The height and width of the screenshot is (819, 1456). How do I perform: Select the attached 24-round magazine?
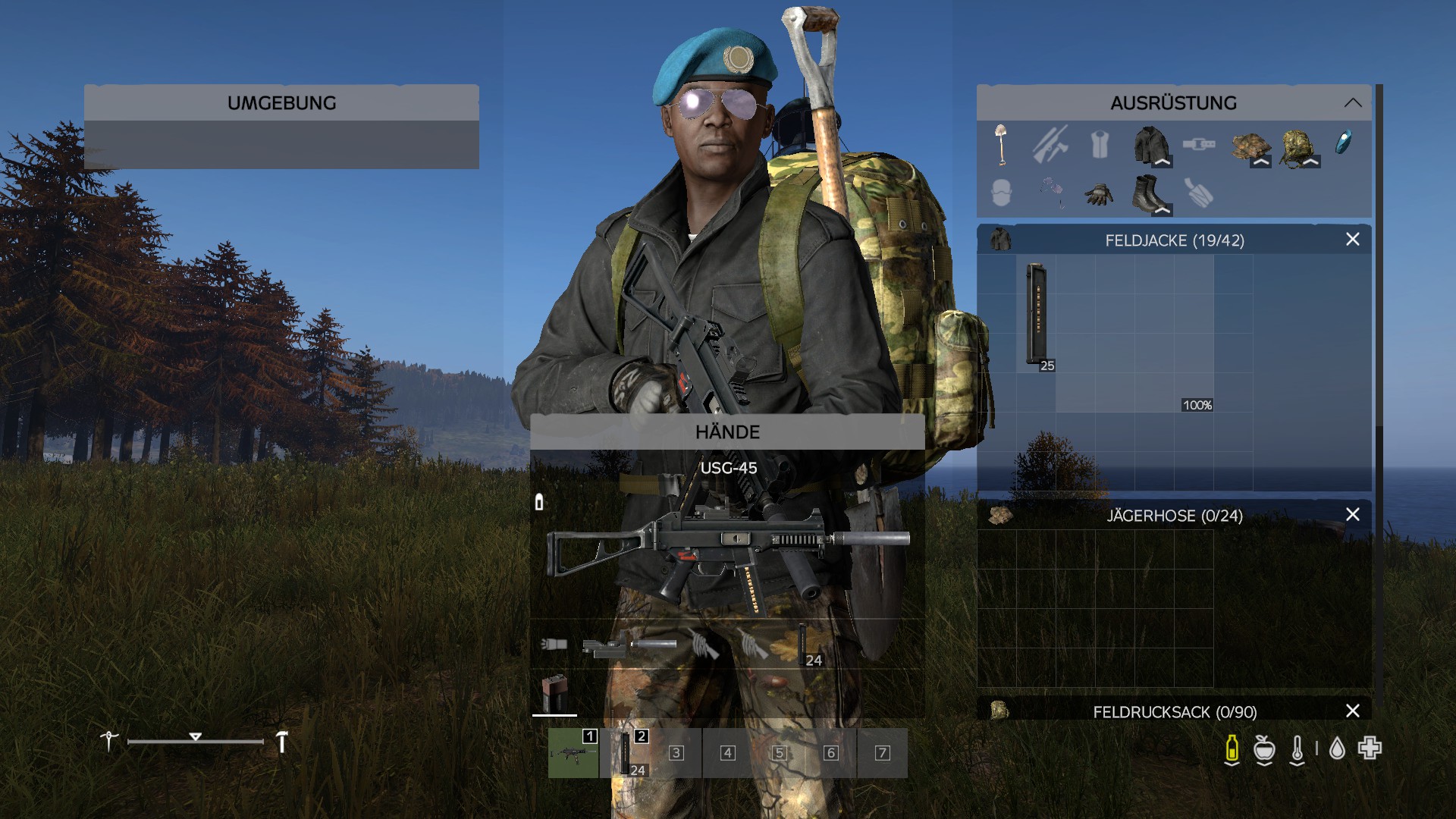coord(802,645)
